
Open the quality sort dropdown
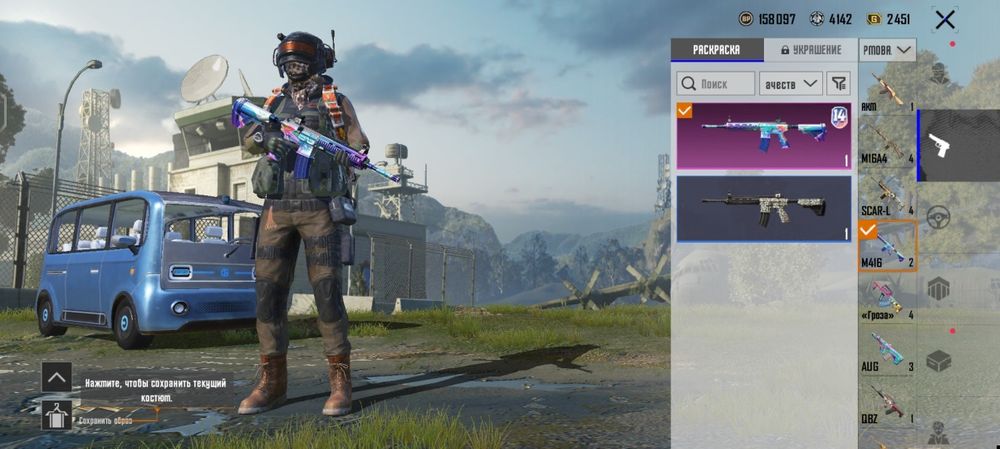(790, 84)
